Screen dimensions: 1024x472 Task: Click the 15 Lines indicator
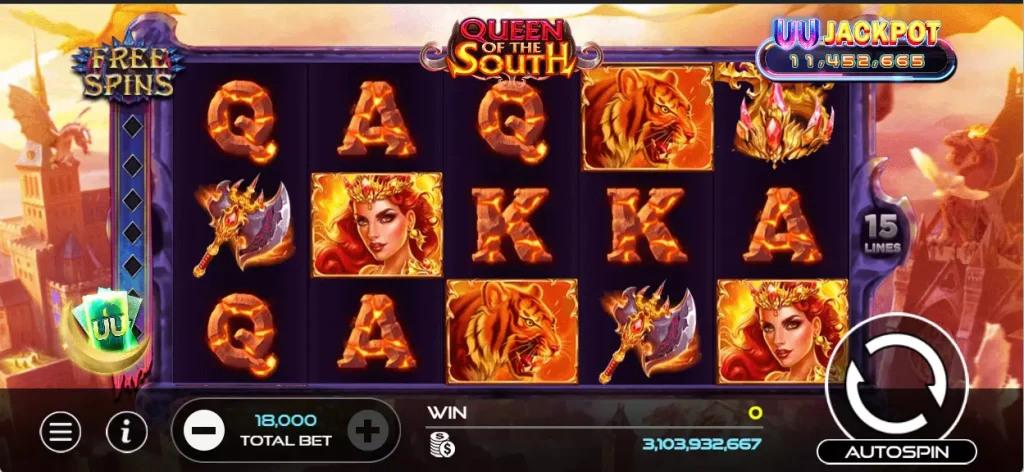tap(883, 232)
